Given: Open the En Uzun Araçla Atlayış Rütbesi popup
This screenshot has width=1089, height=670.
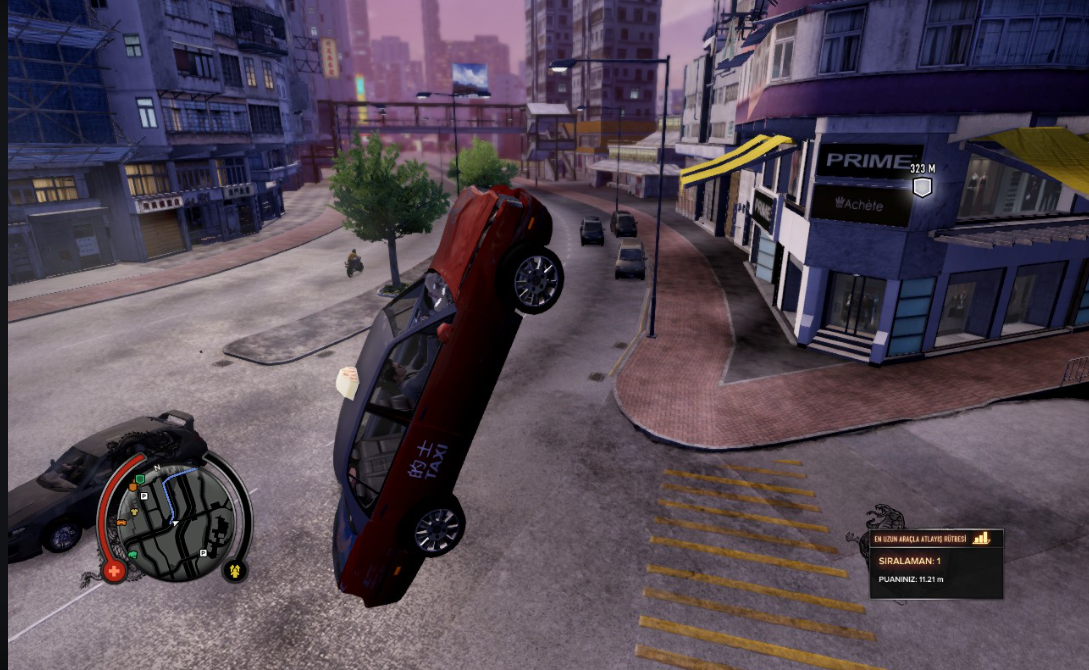Looking at the screenshot, I should [x=935, y=563].
